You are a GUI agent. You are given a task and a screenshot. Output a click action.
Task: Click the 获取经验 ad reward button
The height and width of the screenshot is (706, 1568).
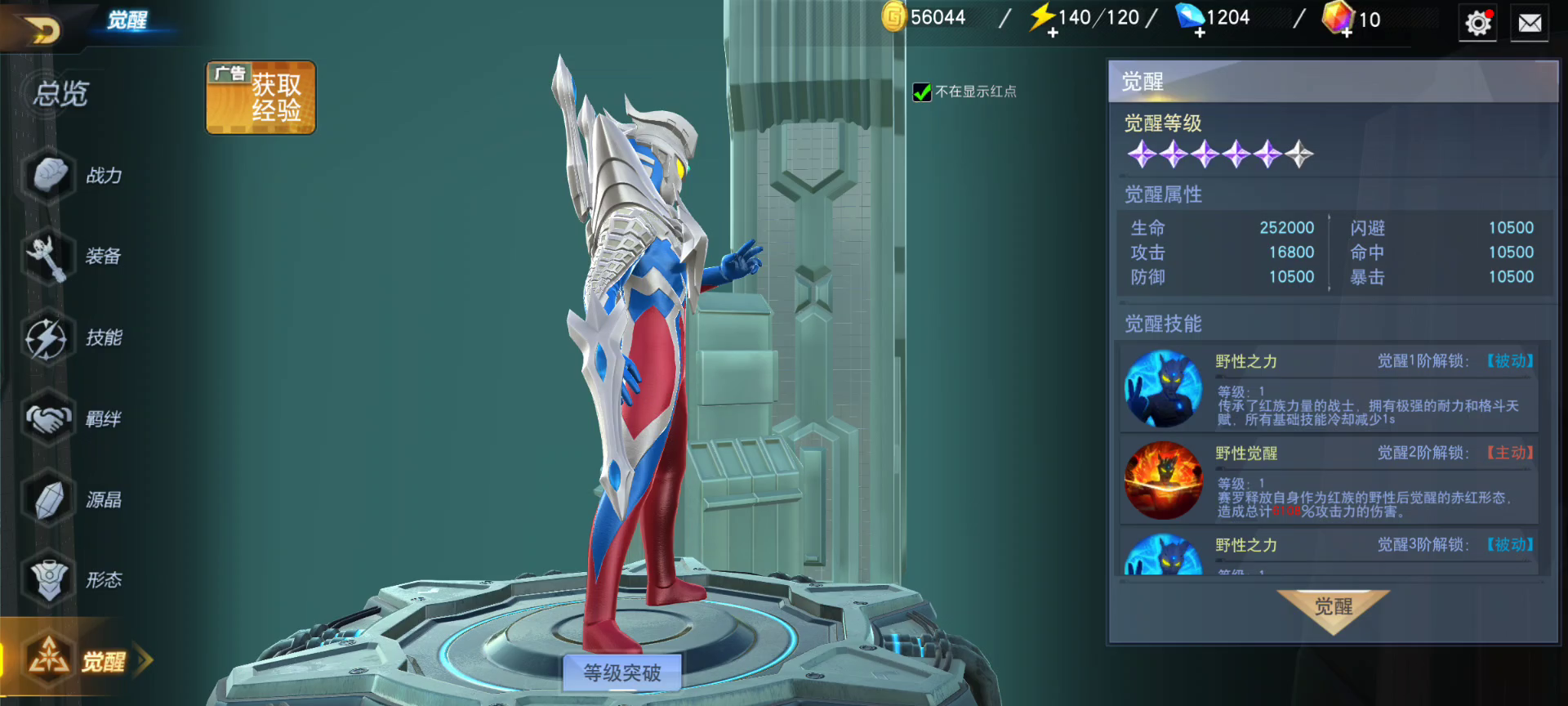[x=261, y=97]
